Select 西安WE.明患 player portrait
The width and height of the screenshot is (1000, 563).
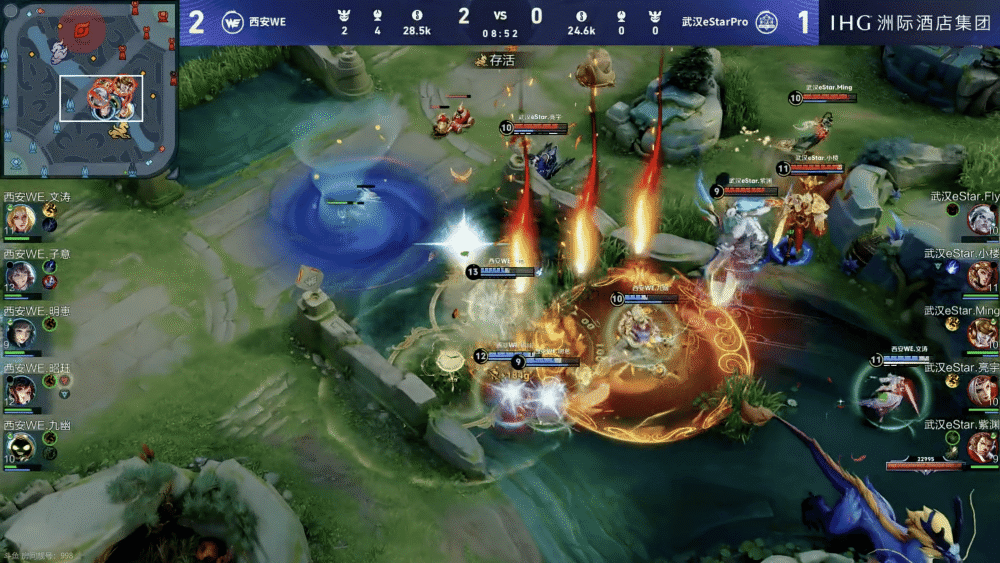[19, 331]
